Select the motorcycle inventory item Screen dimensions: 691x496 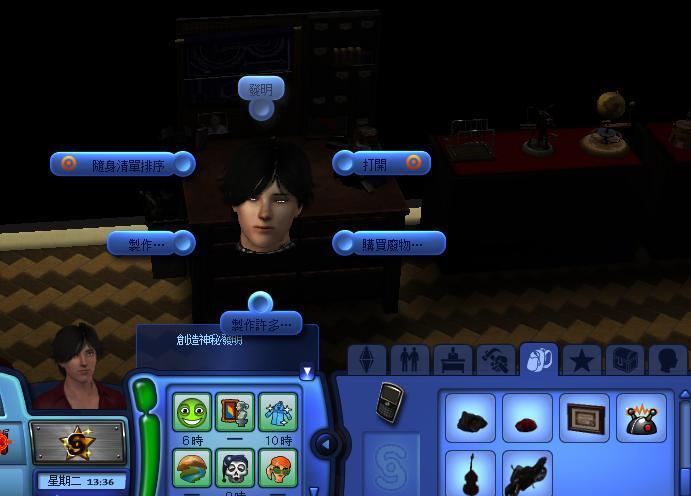point(527,473)
